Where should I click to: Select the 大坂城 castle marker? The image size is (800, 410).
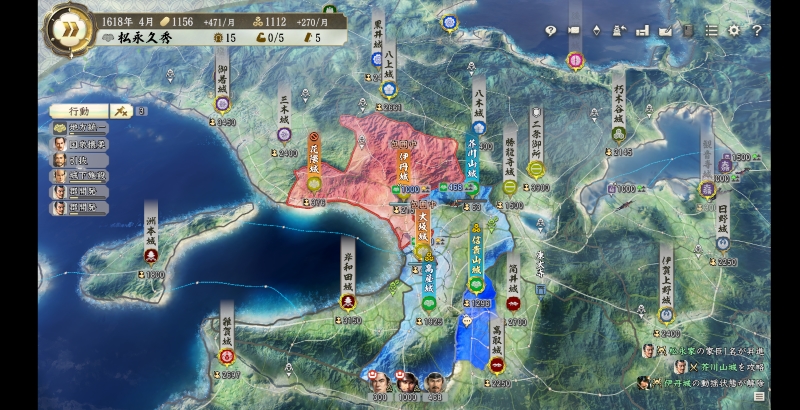[x=423, y=233]
